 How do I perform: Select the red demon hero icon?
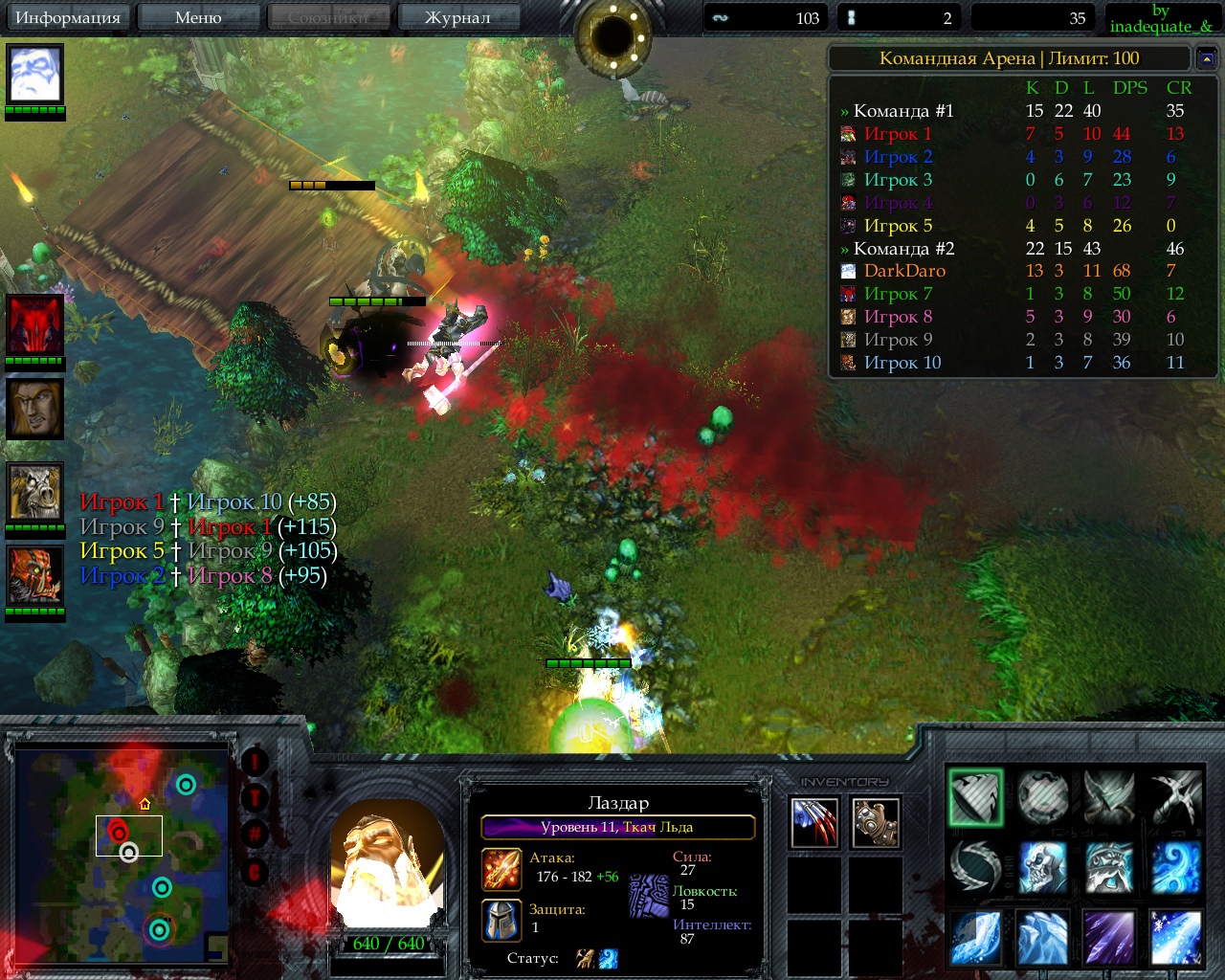coord(35,325)
